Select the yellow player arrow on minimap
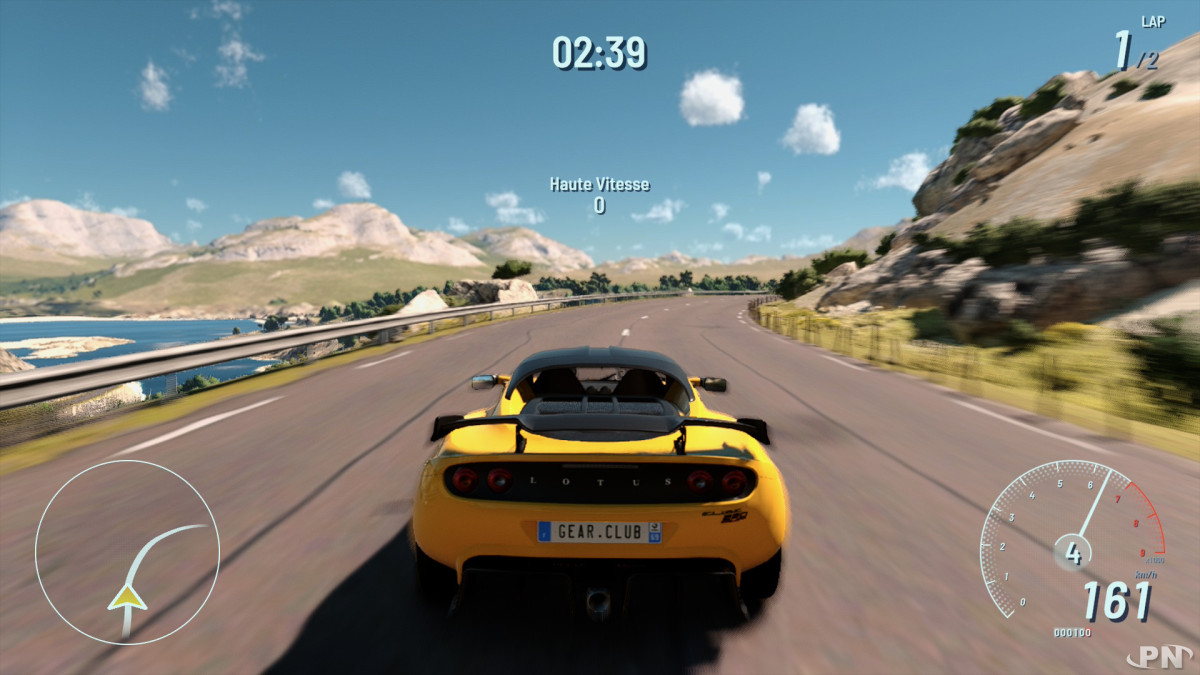1200x675 pixels. [127, 597]
